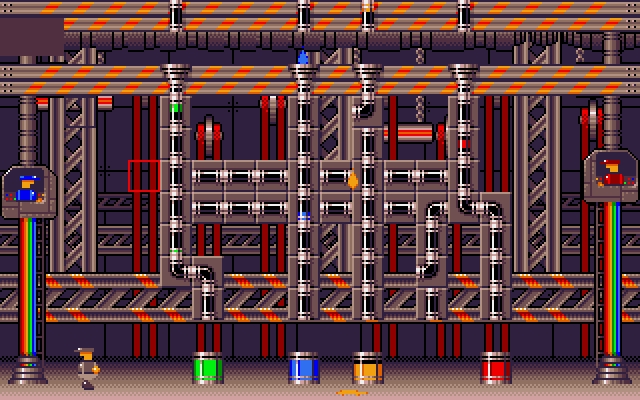Select the elbow pipe tile under the third funnel
The image size is (640, 400).
point(366,112)
